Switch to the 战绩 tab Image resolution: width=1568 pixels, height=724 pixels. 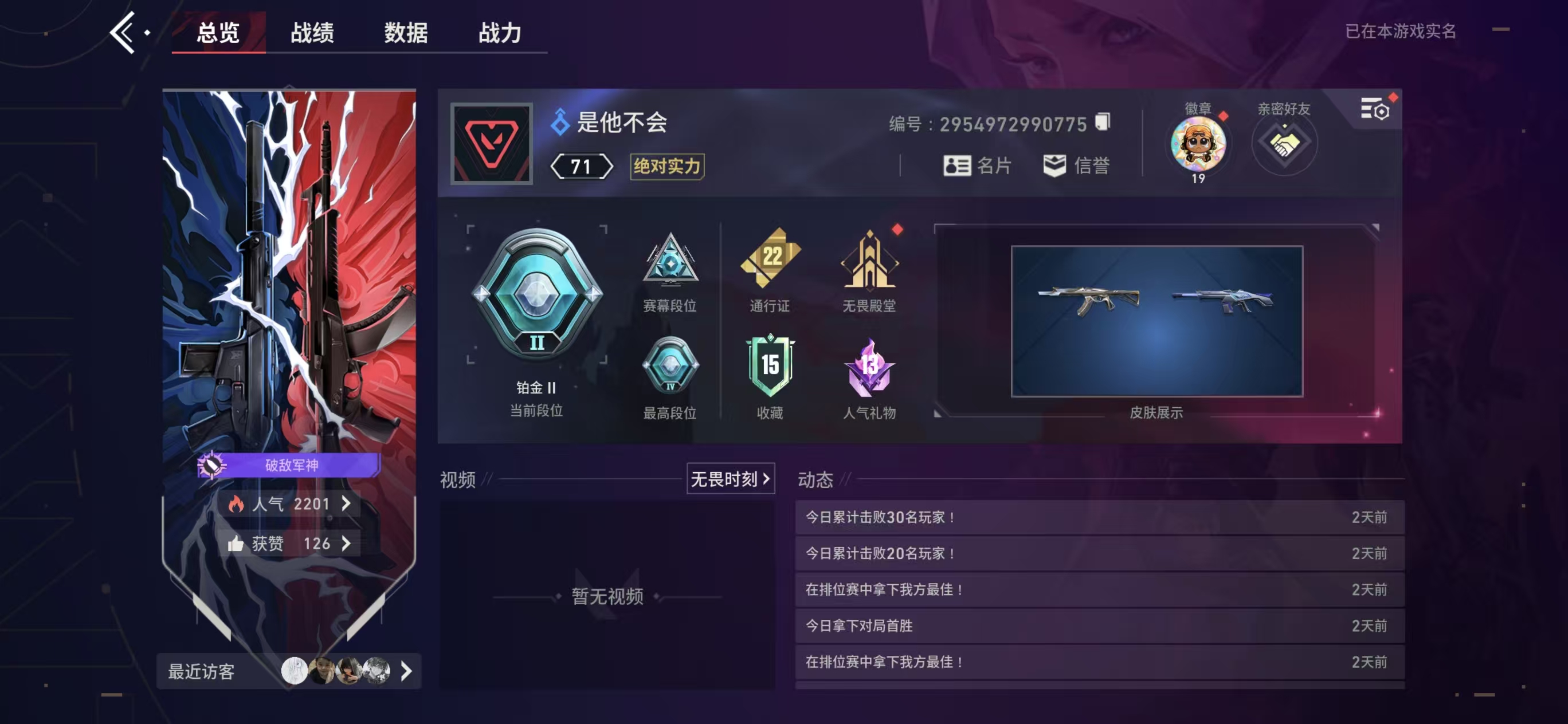(312, 33)
